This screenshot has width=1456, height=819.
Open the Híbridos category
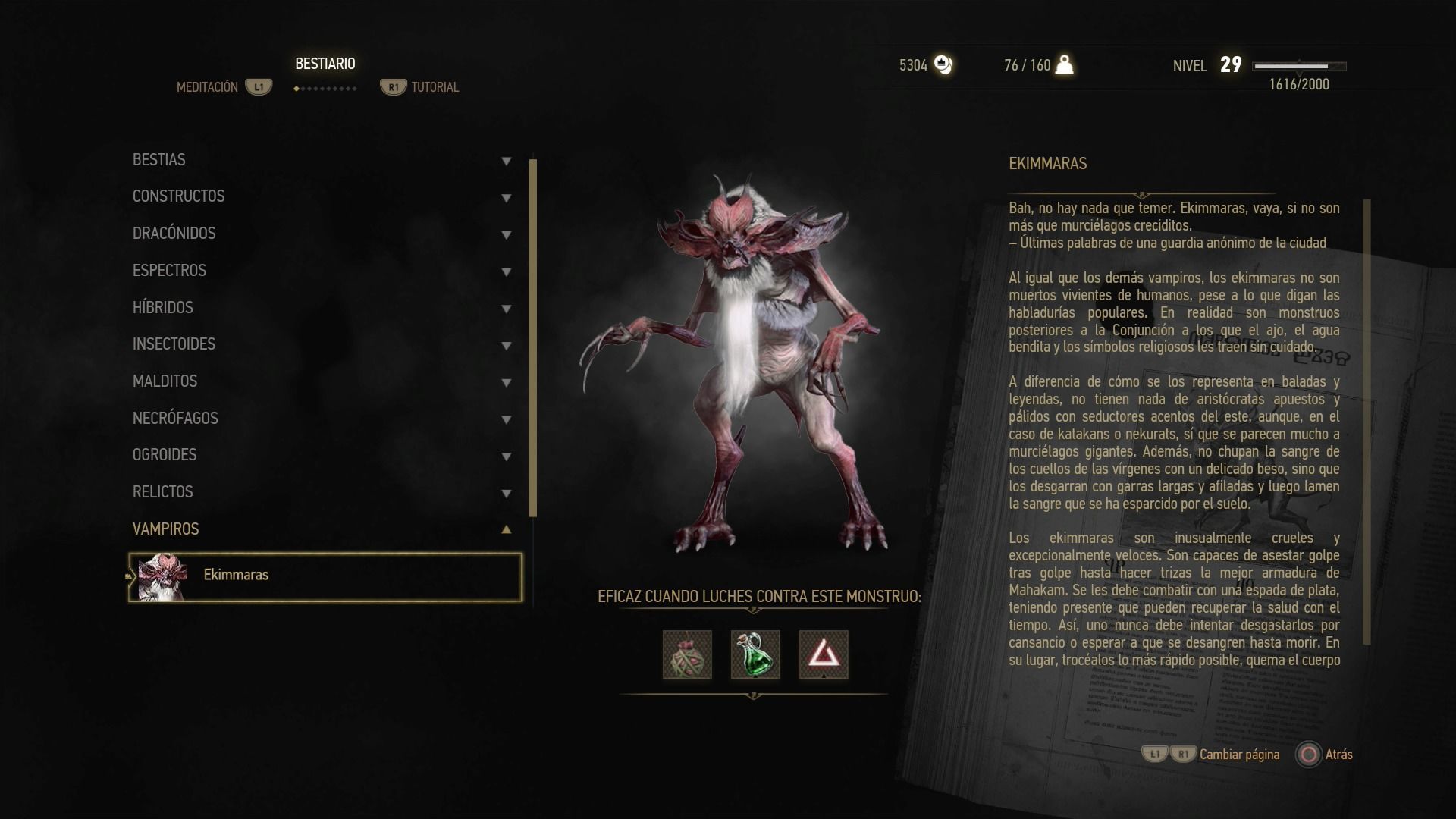[322, 308]
